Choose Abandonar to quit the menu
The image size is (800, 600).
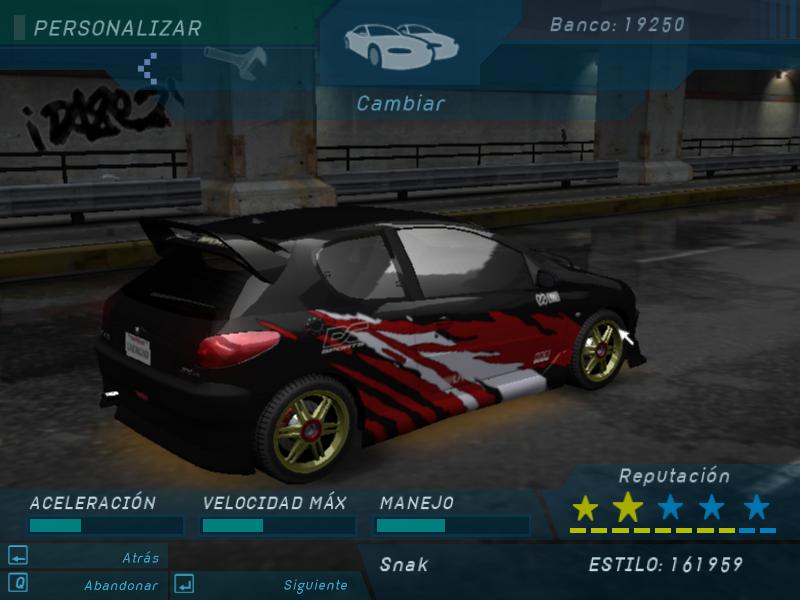tap(85, 585)
